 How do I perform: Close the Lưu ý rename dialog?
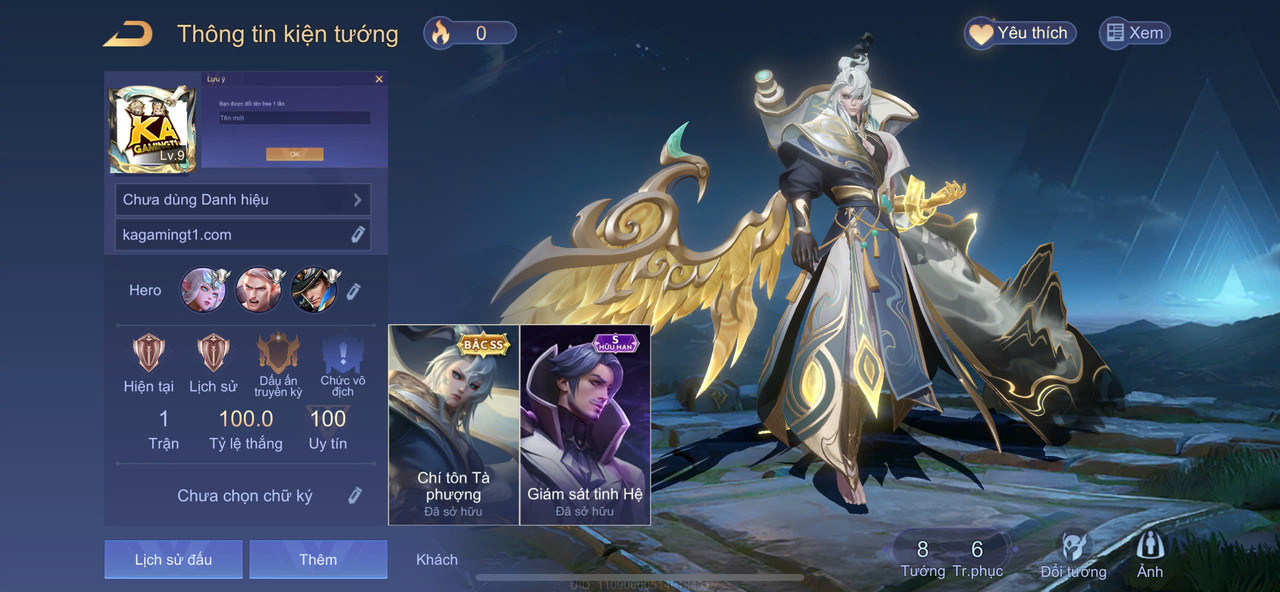tap(379, 79)
